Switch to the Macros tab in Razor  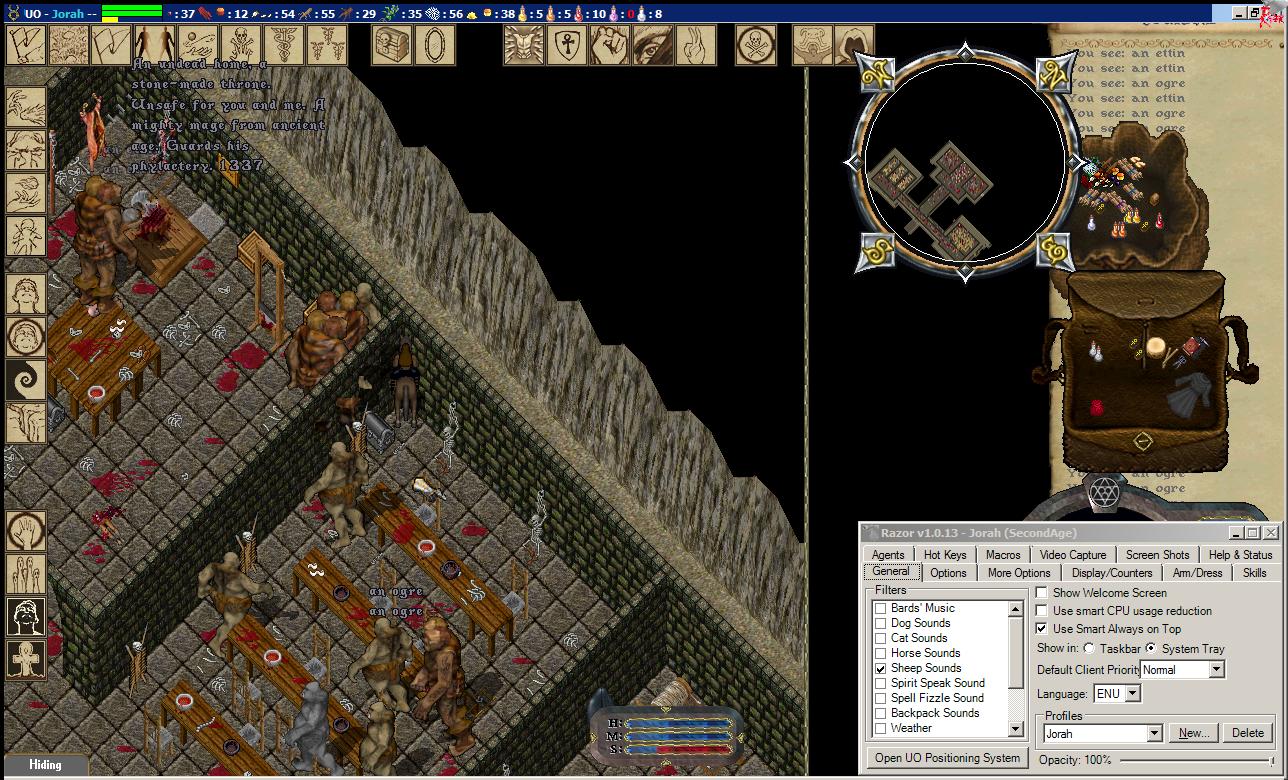pyautogui.click(x=1003, y=555)
